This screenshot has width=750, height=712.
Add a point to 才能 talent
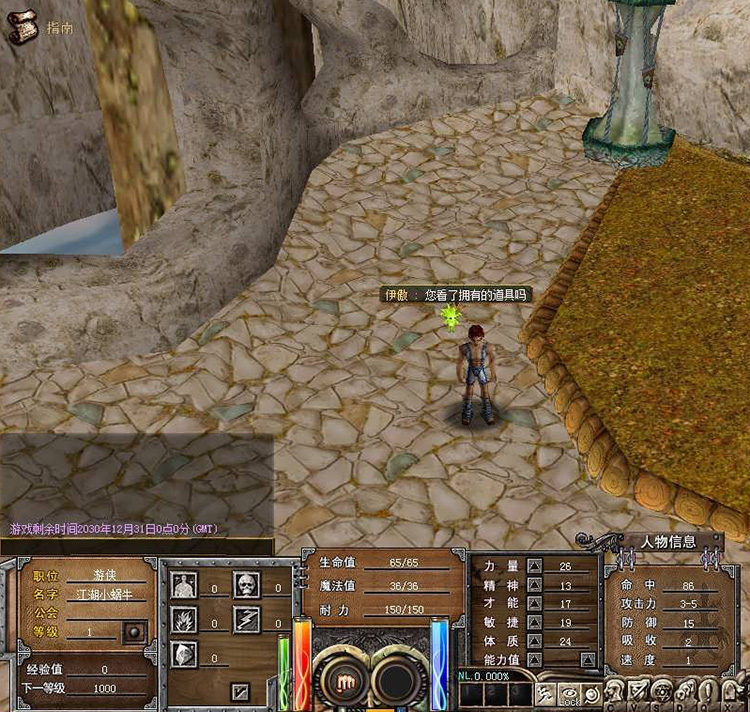[x=534, y=604]
